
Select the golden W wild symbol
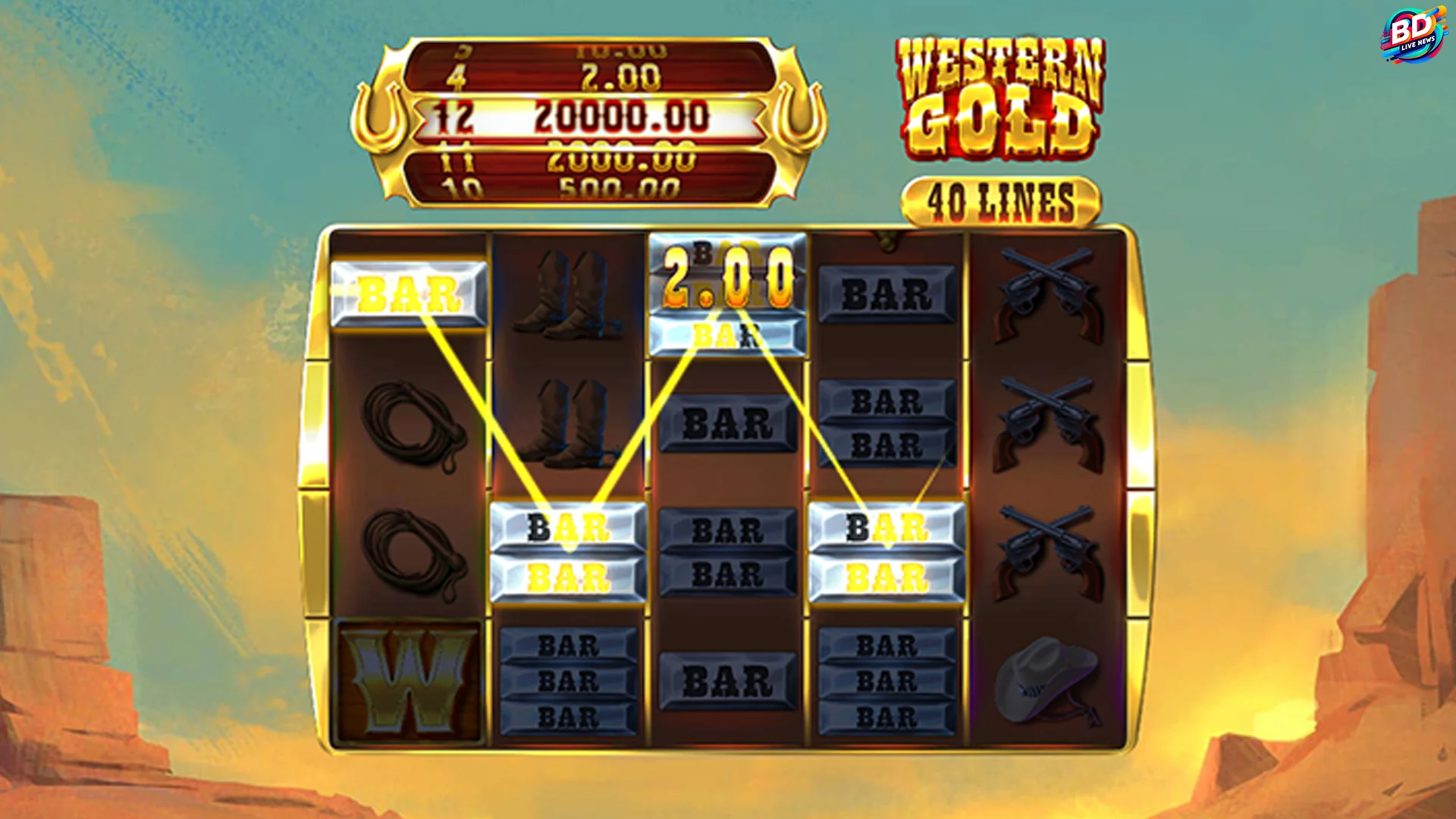[x=407, y=682]
